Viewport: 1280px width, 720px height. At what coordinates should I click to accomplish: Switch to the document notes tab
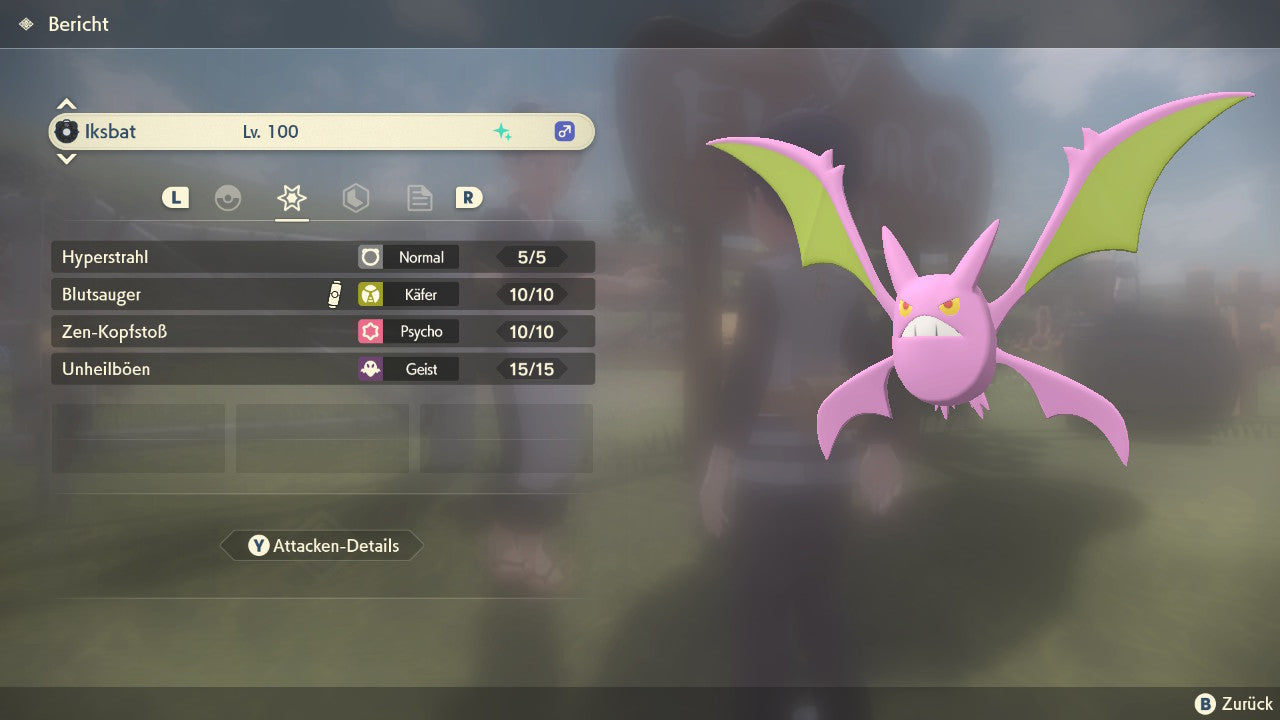click(419, 198)
